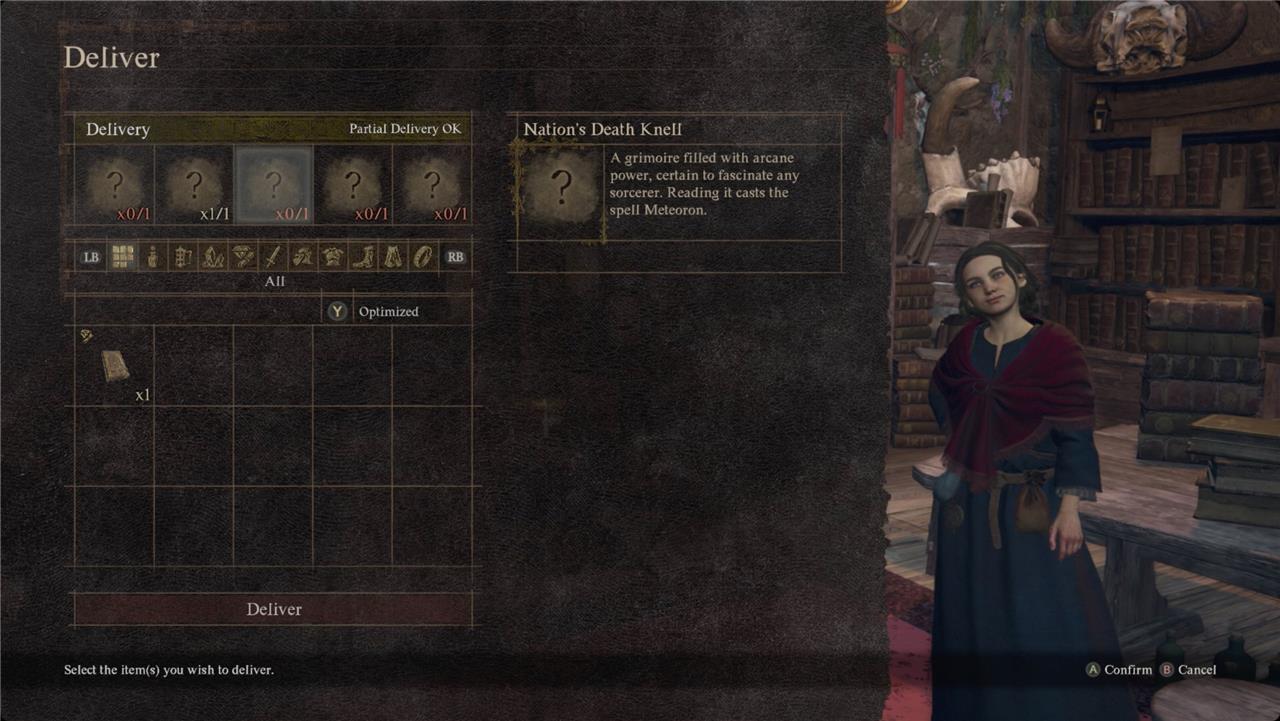Deliver the selected items with the Deliver button

coord(273,609)
